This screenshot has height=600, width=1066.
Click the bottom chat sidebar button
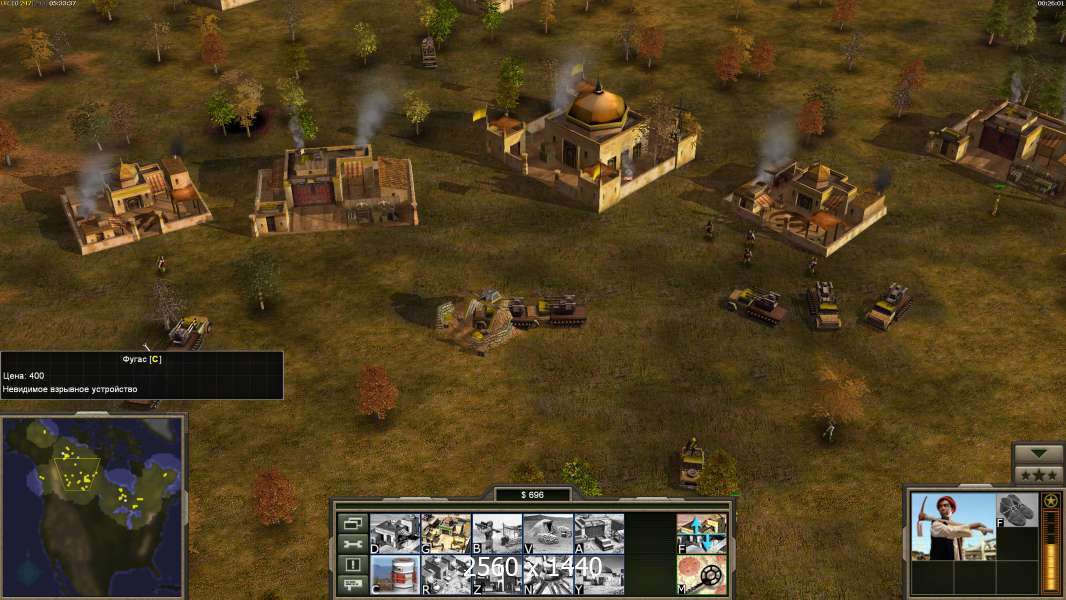pyautogui.click(x=351, y=586)
